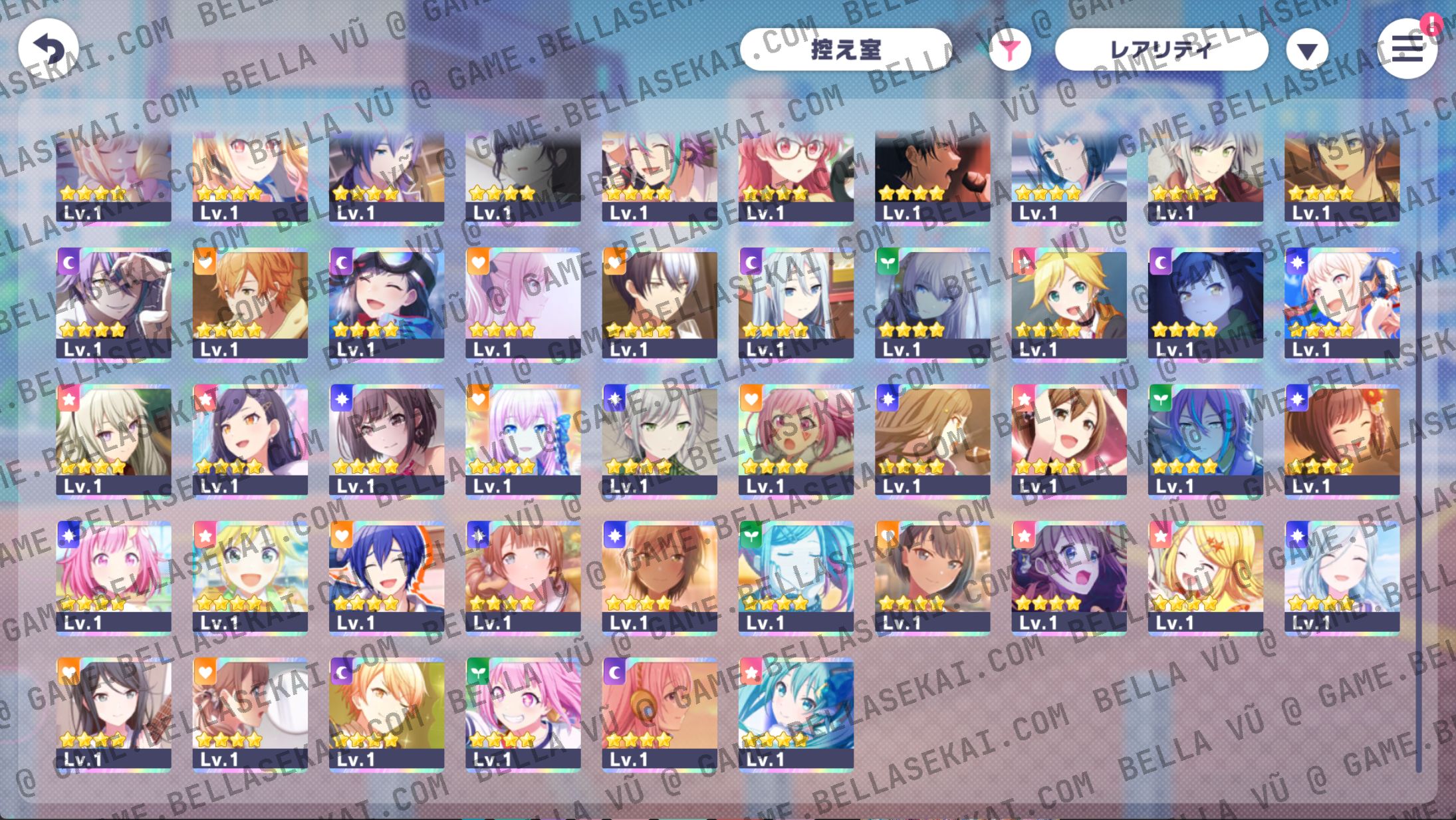This screenshot has height=820, width=1456.
Task: Click the orange heart attribute icon on Akito's card
Action: tap(206, 260)
